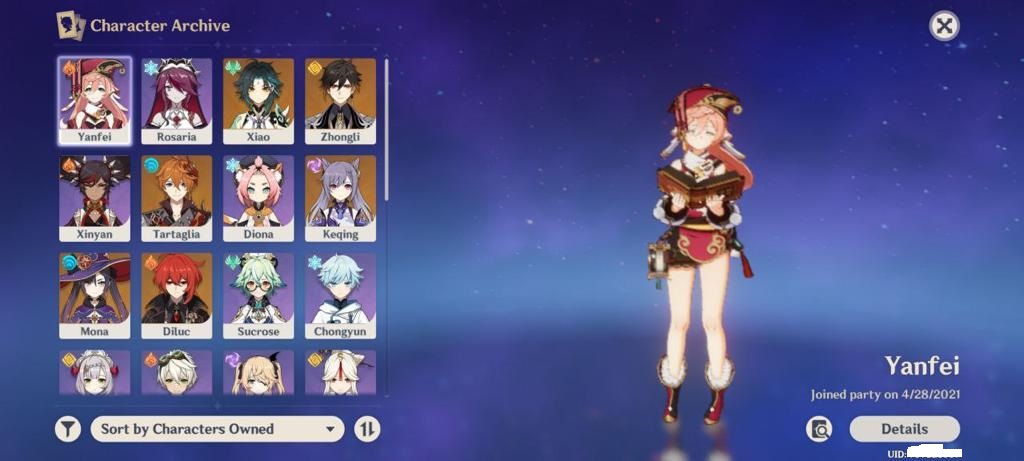1024x461 pixels.
Task: Select Yanfei's character portrait
Action: coord(94,100)
